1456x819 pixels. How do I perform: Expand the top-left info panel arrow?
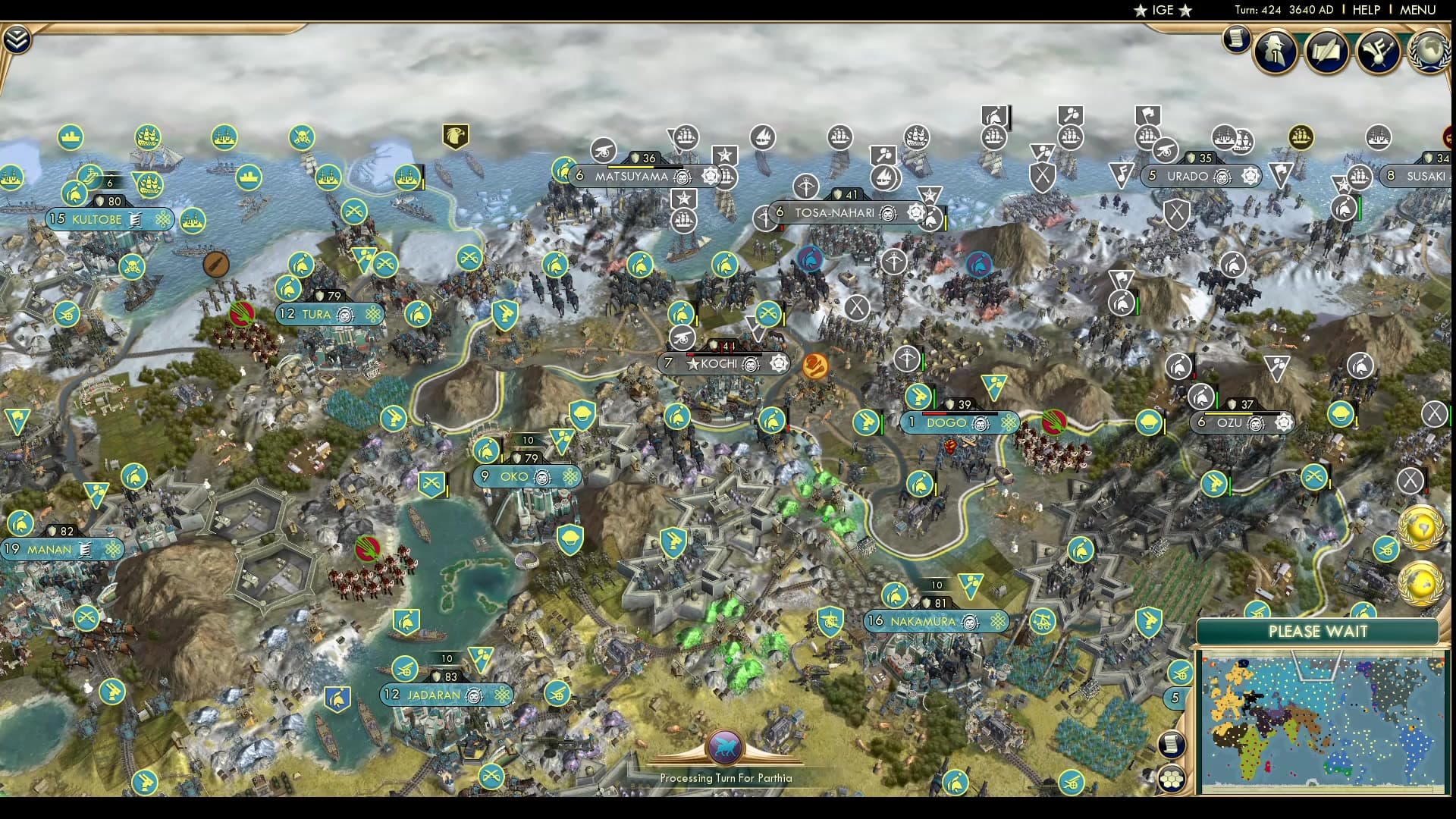(x=16, y=39)
